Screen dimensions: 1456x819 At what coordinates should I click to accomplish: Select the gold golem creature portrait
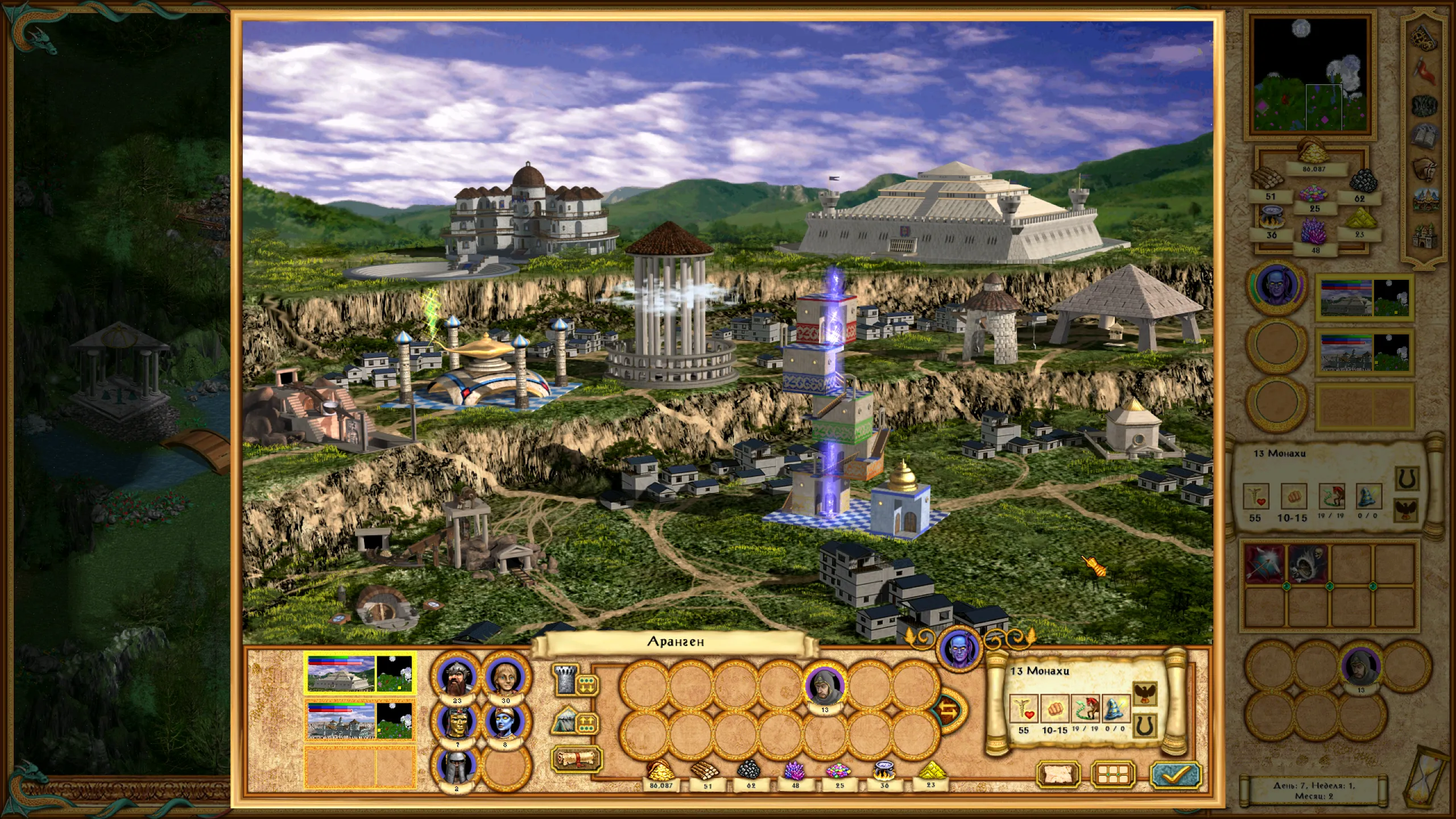click(457, 722)
